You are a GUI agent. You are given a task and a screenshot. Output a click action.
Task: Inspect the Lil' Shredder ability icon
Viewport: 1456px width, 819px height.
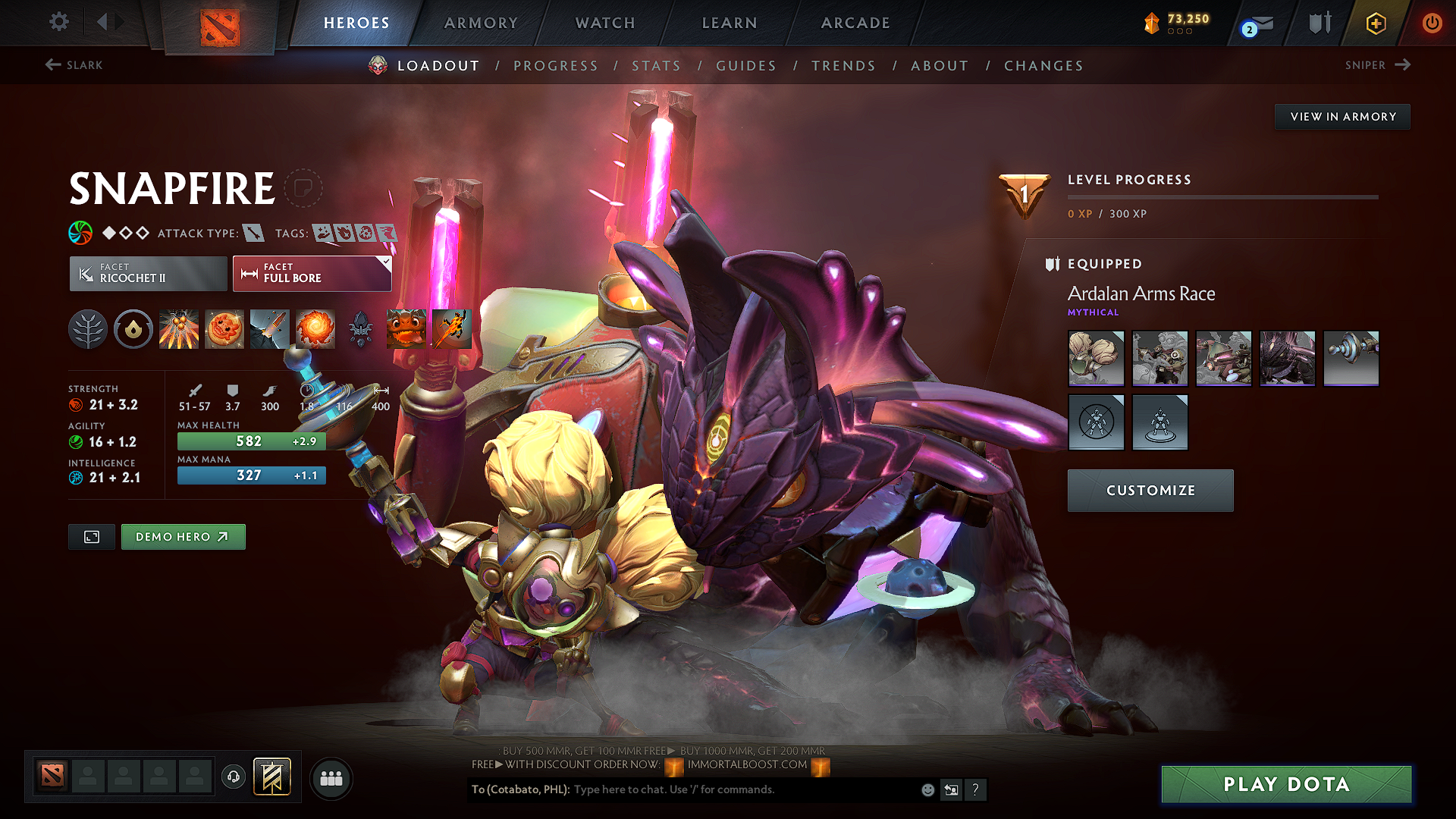[270, 329]
